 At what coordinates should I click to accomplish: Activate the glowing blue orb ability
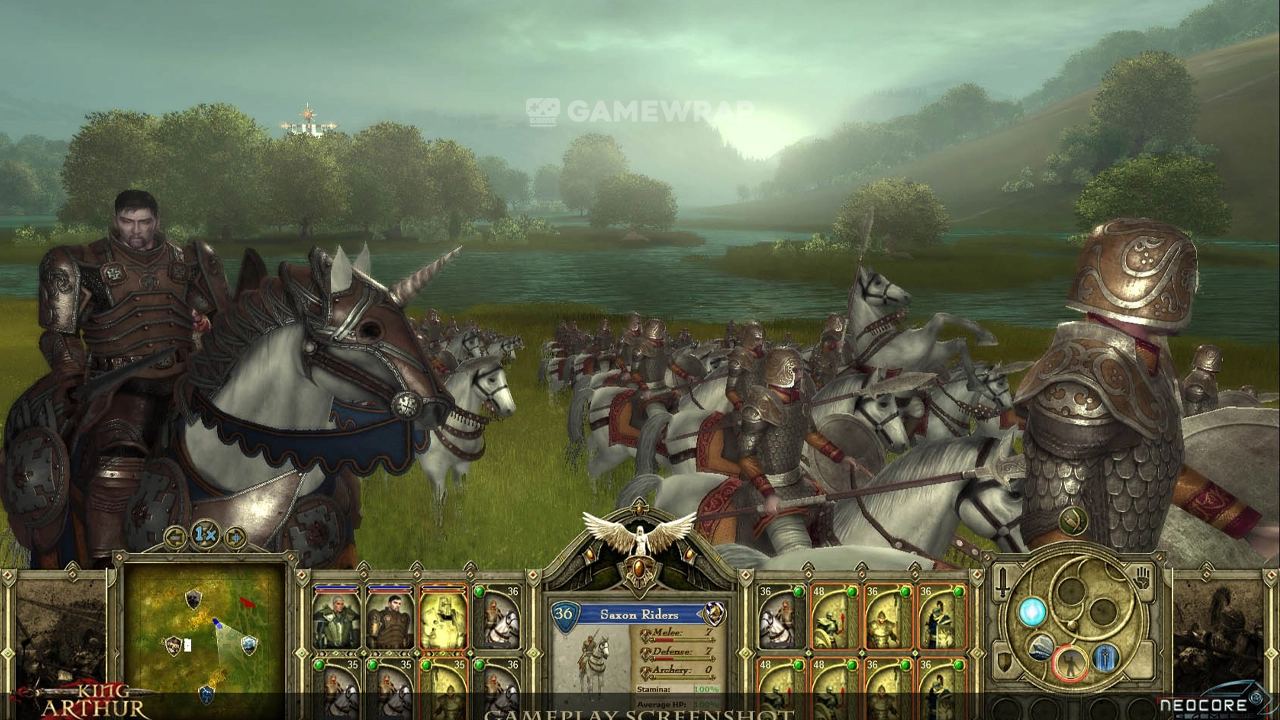1032,611
